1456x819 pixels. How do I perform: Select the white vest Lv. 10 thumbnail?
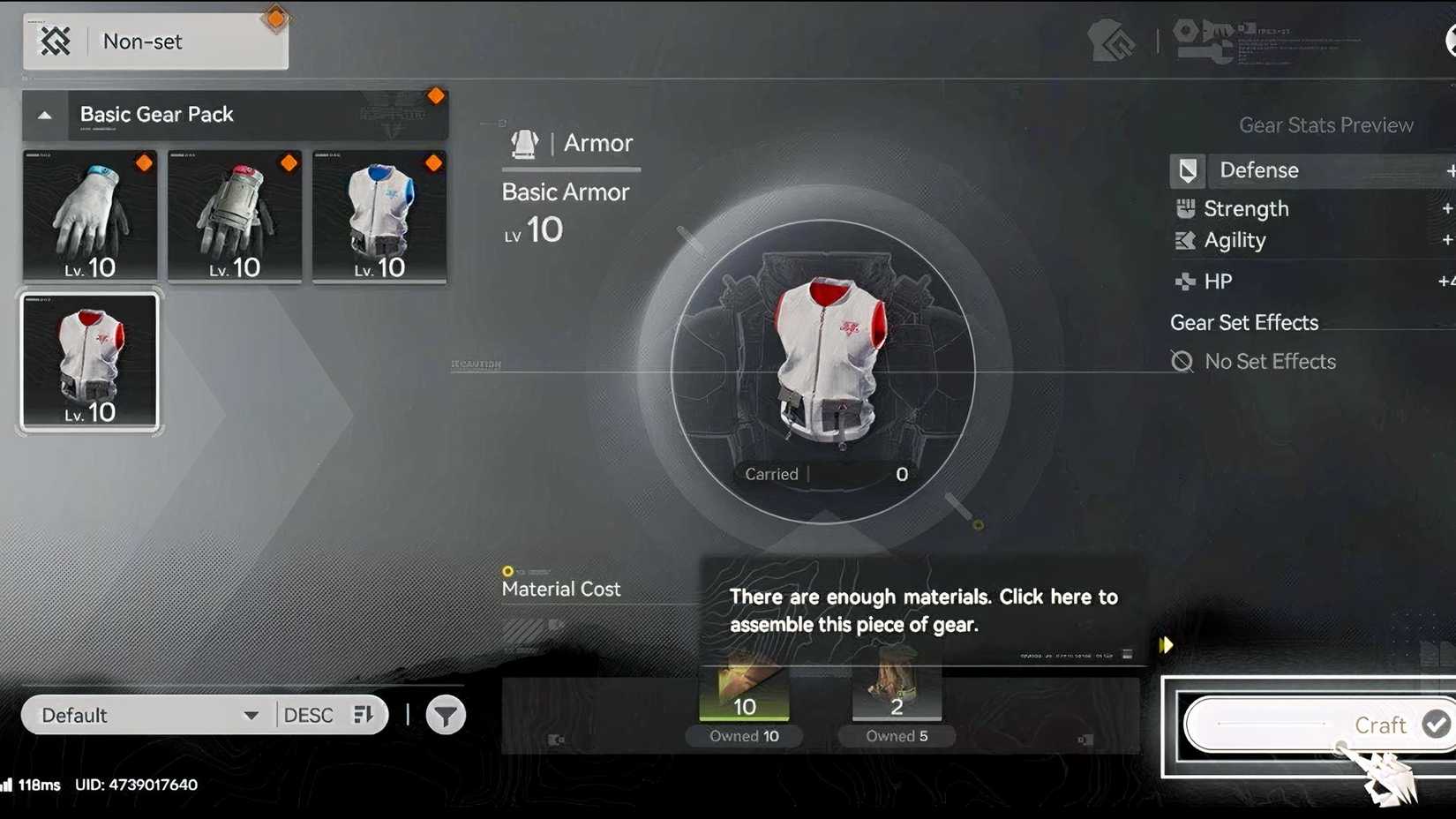89,360
